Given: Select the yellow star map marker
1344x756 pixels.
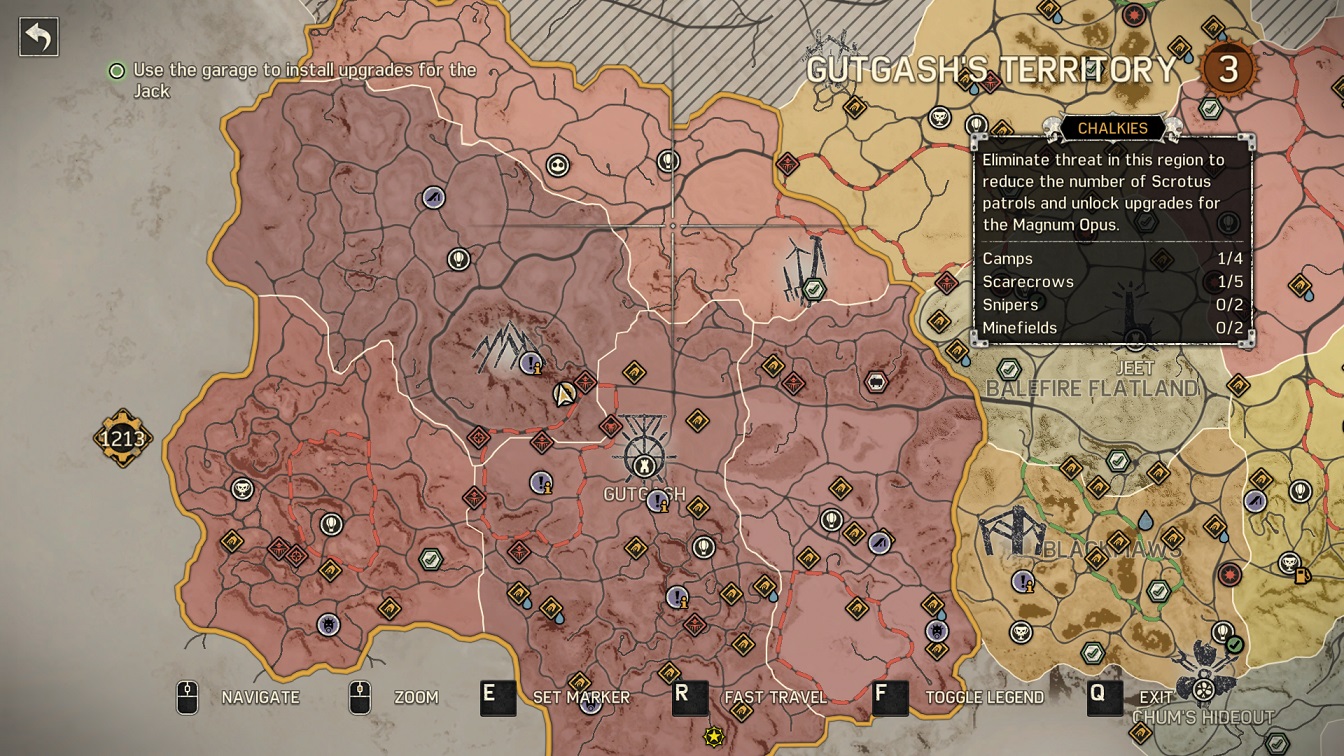Looking at the screenshot, I should tap(714, 737).
